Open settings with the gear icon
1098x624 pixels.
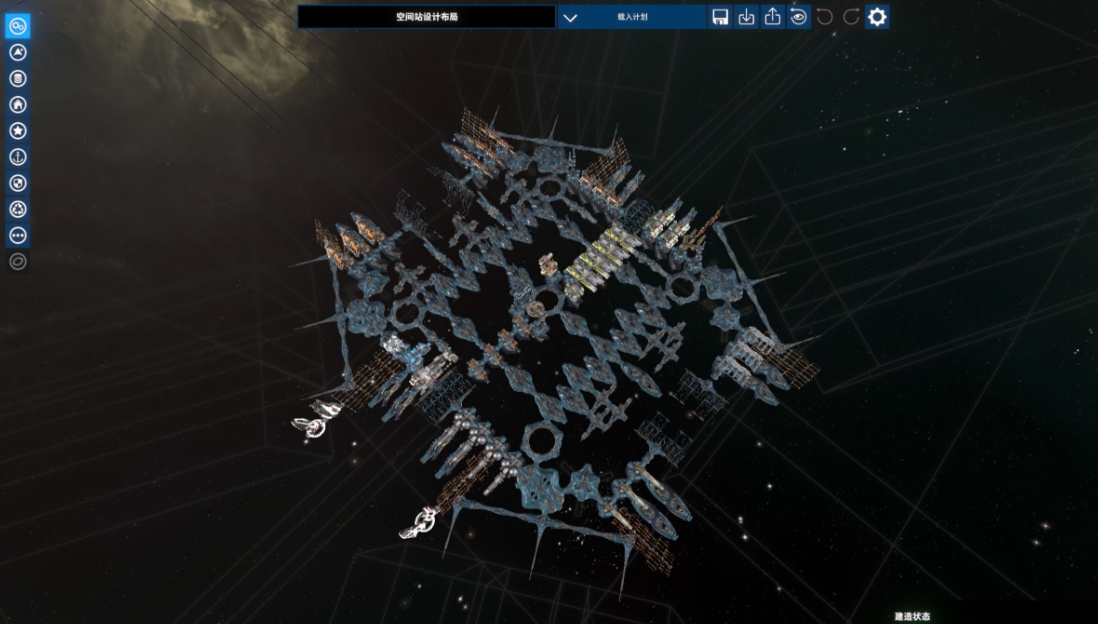(877, 17)
